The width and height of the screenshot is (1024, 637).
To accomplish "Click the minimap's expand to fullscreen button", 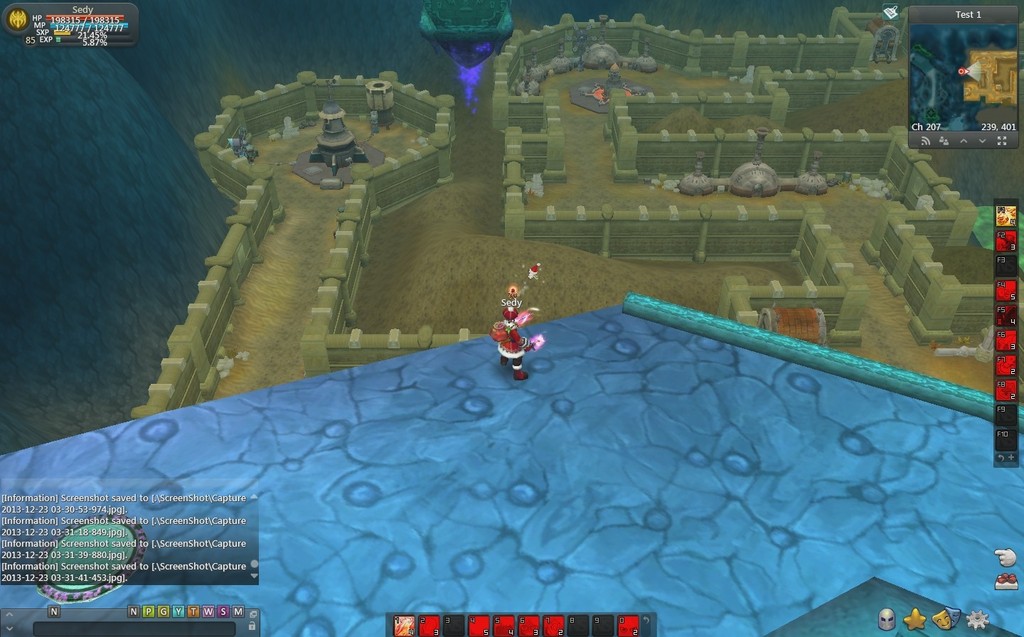I will 1002,142.
